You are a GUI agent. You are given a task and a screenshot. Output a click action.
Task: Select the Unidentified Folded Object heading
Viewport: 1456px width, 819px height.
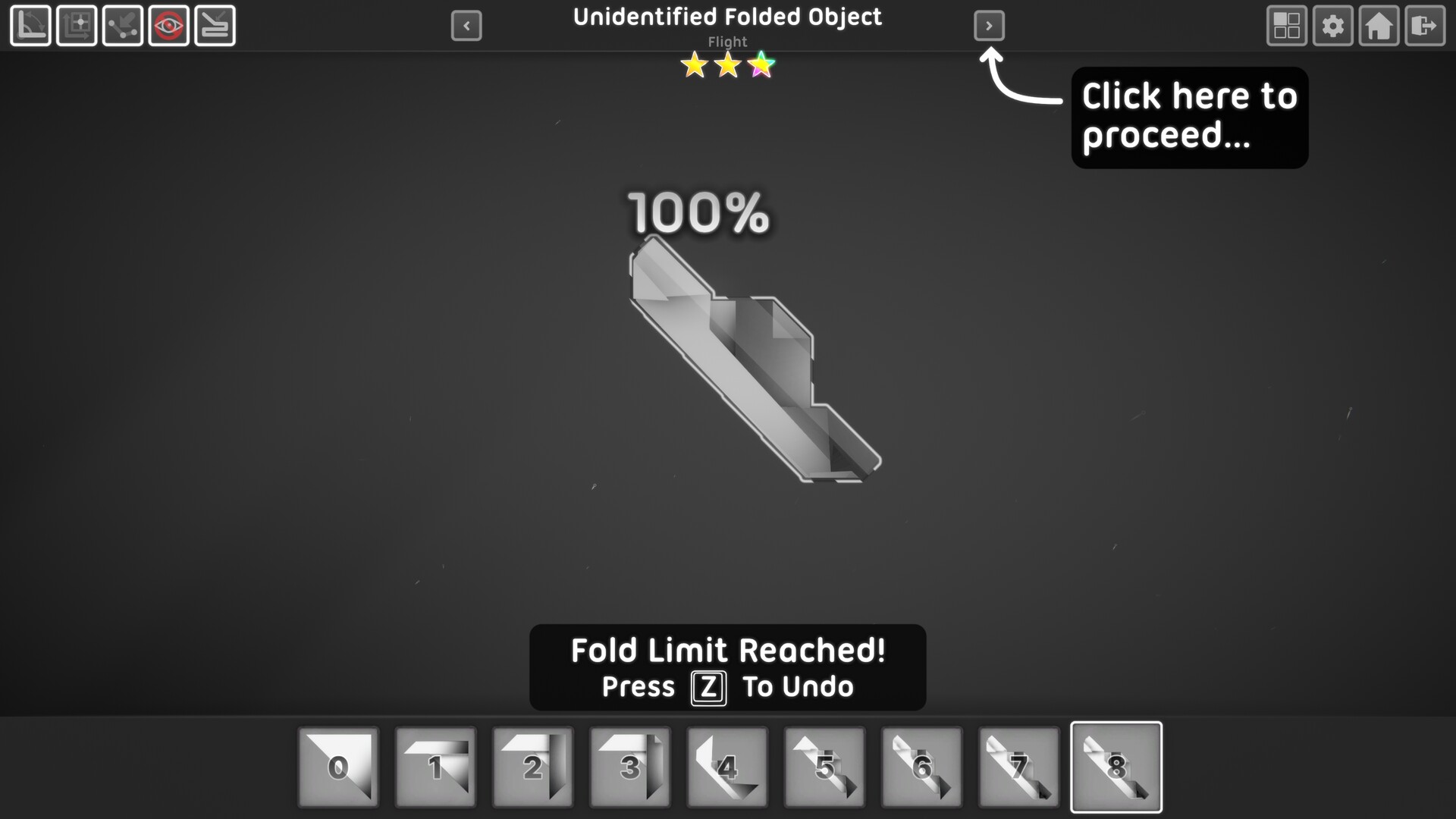(x=727, y=17)
